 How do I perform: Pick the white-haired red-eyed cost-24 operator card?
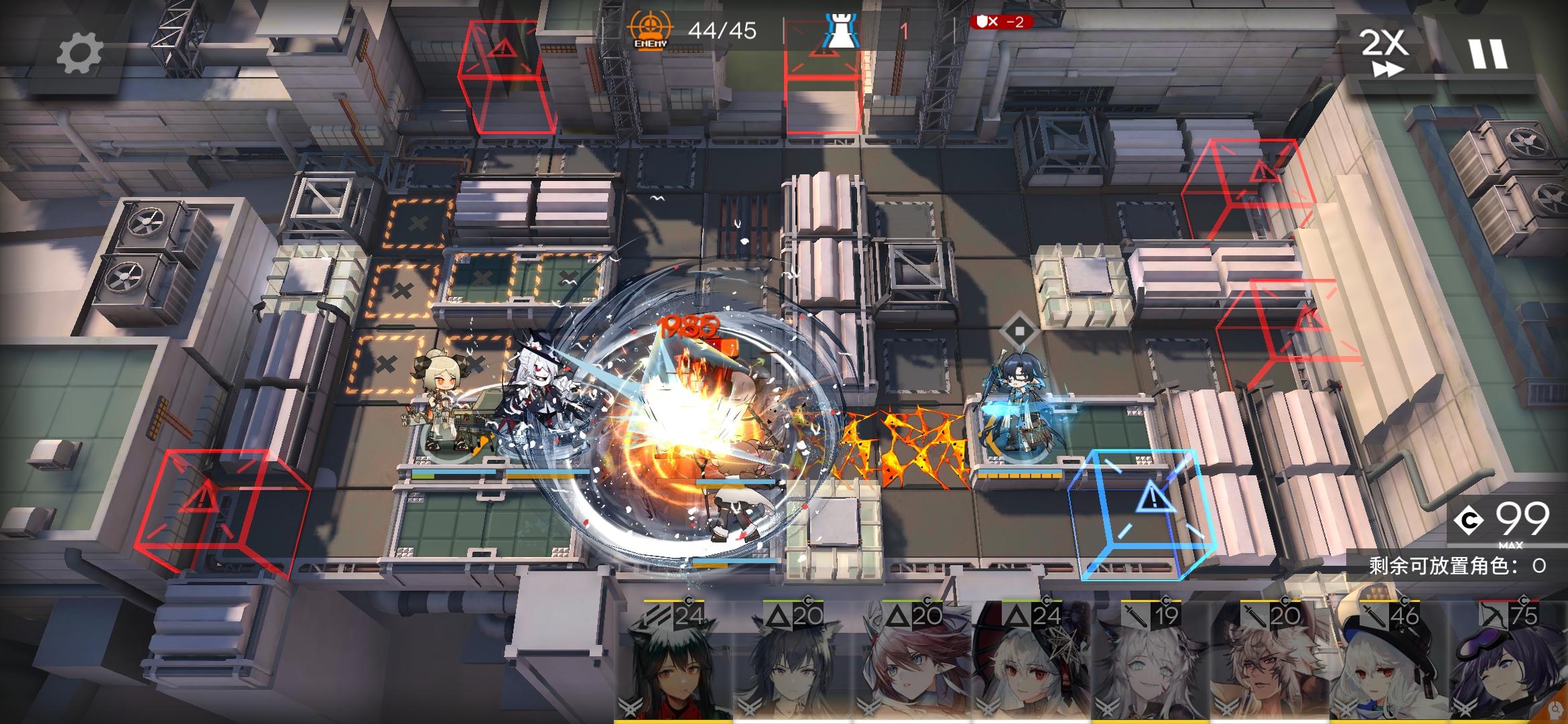[1032, 664]
